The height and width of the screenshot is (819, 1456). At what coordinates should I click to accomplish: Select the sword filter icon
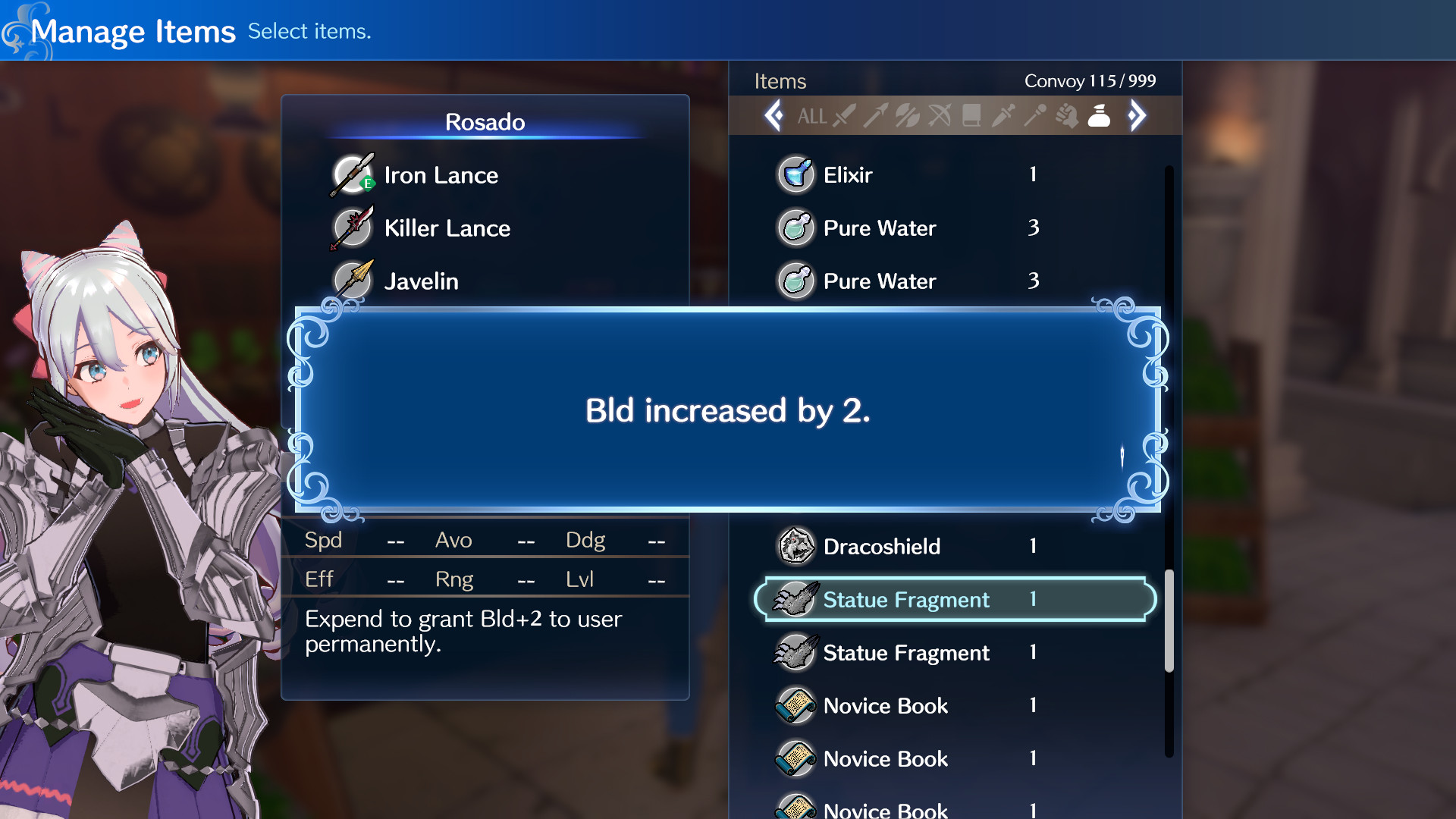click(845, 116)
